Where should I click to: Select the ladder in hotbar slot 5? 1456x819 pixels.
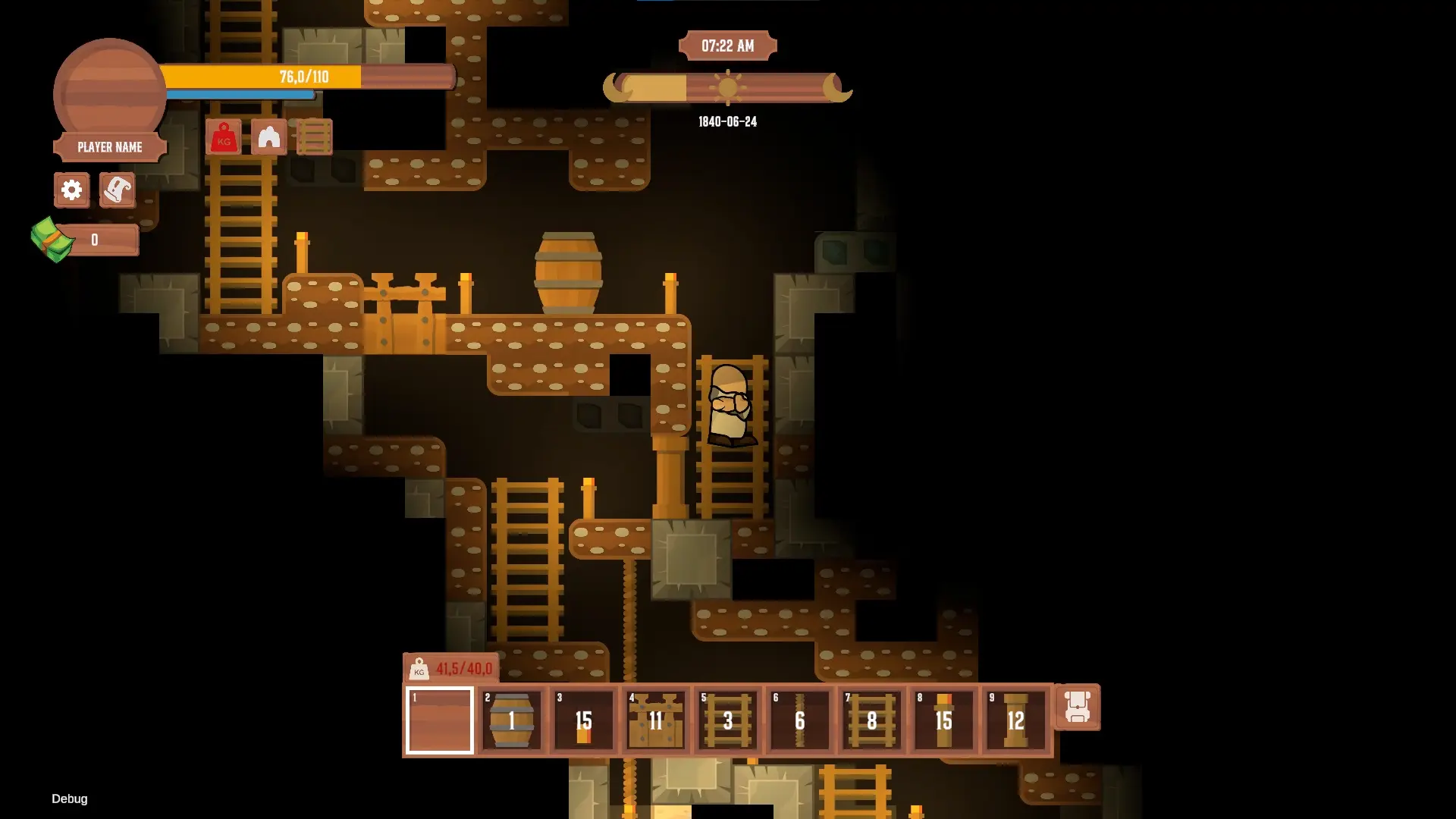click(726, 720)
